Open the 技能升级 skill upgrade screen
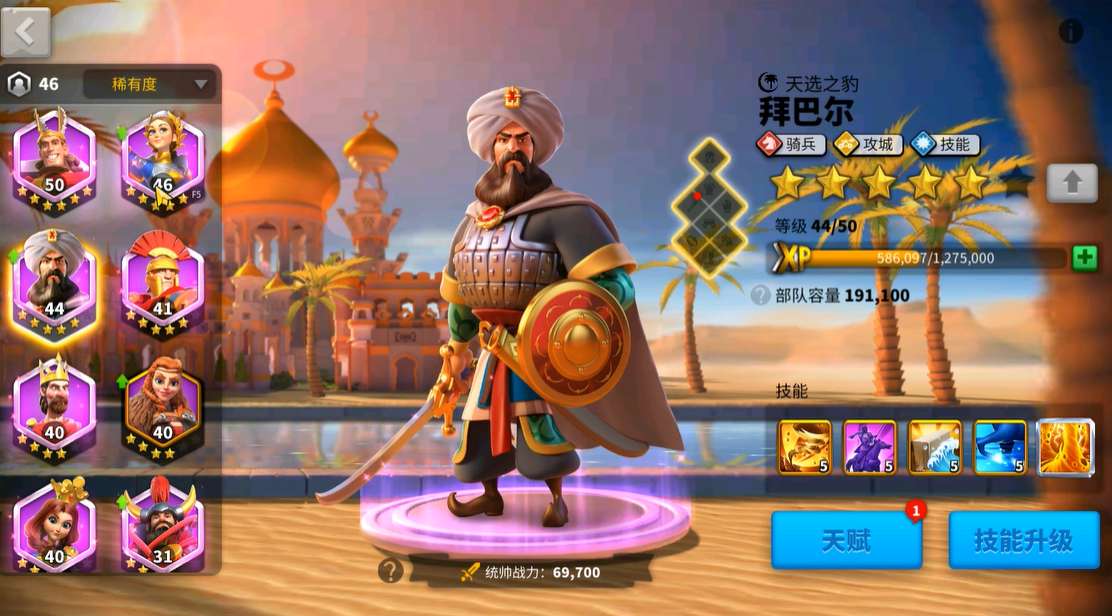Image resolution: width=1112 pixels, height=616 pixels. tap(1023, 541)
